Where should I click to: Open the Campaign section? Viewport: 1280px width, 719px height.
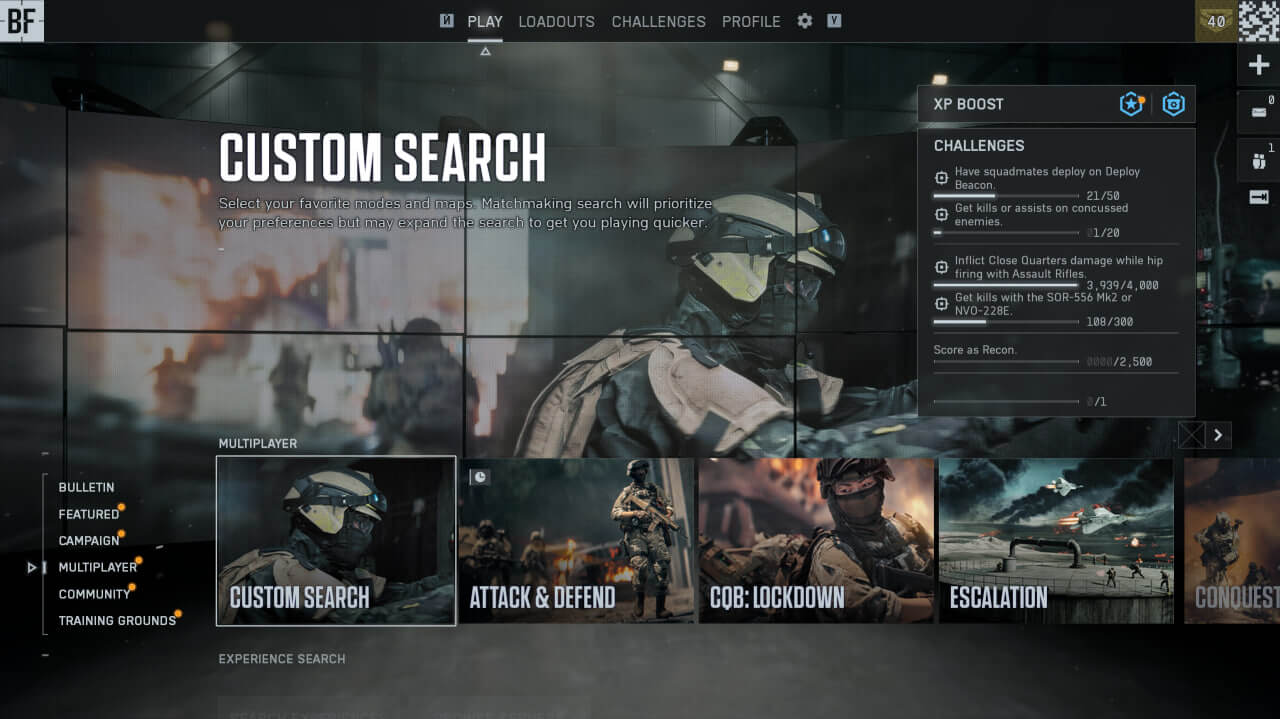89,541
